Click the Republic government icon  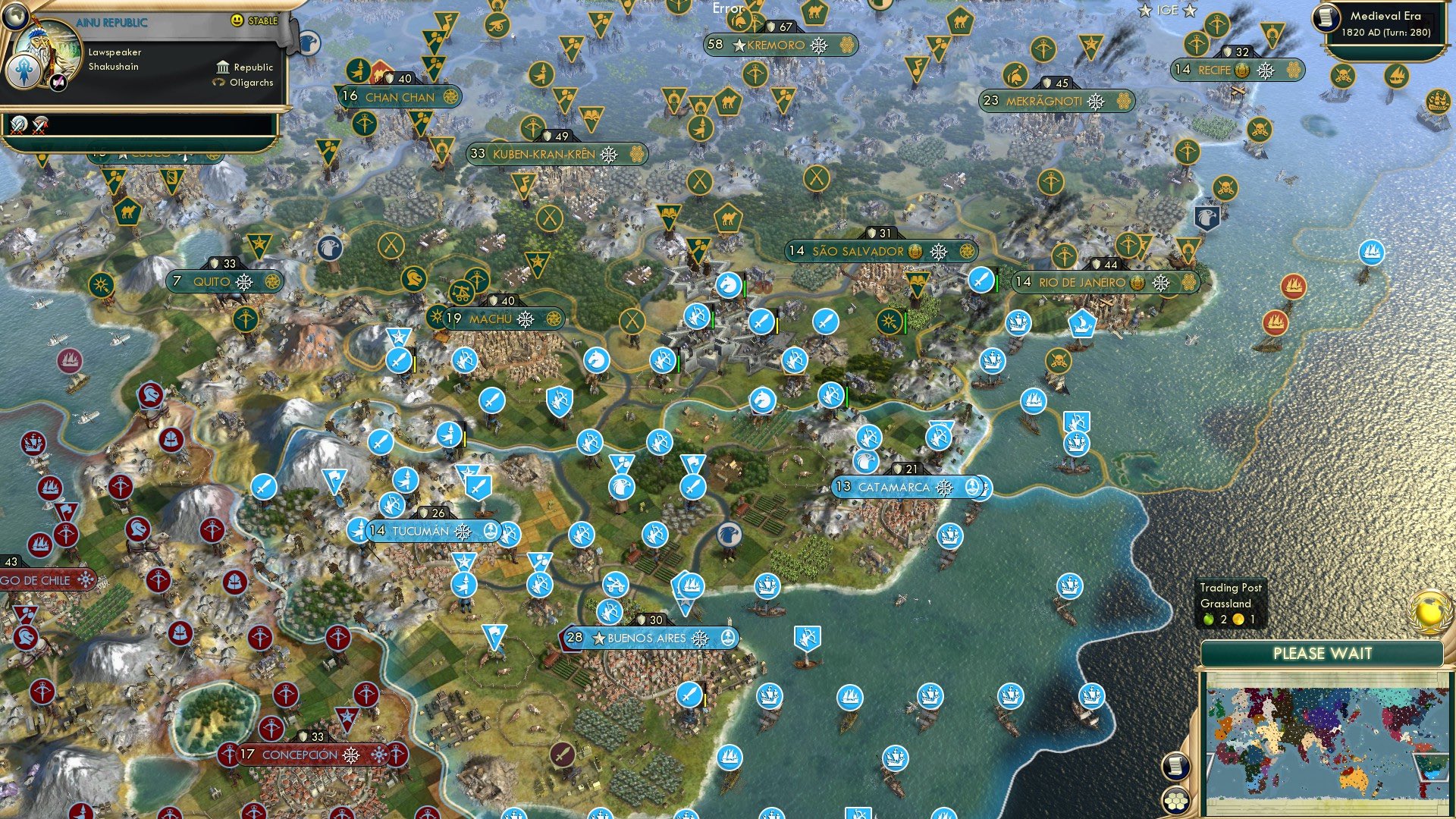click(x=223, y=67)
